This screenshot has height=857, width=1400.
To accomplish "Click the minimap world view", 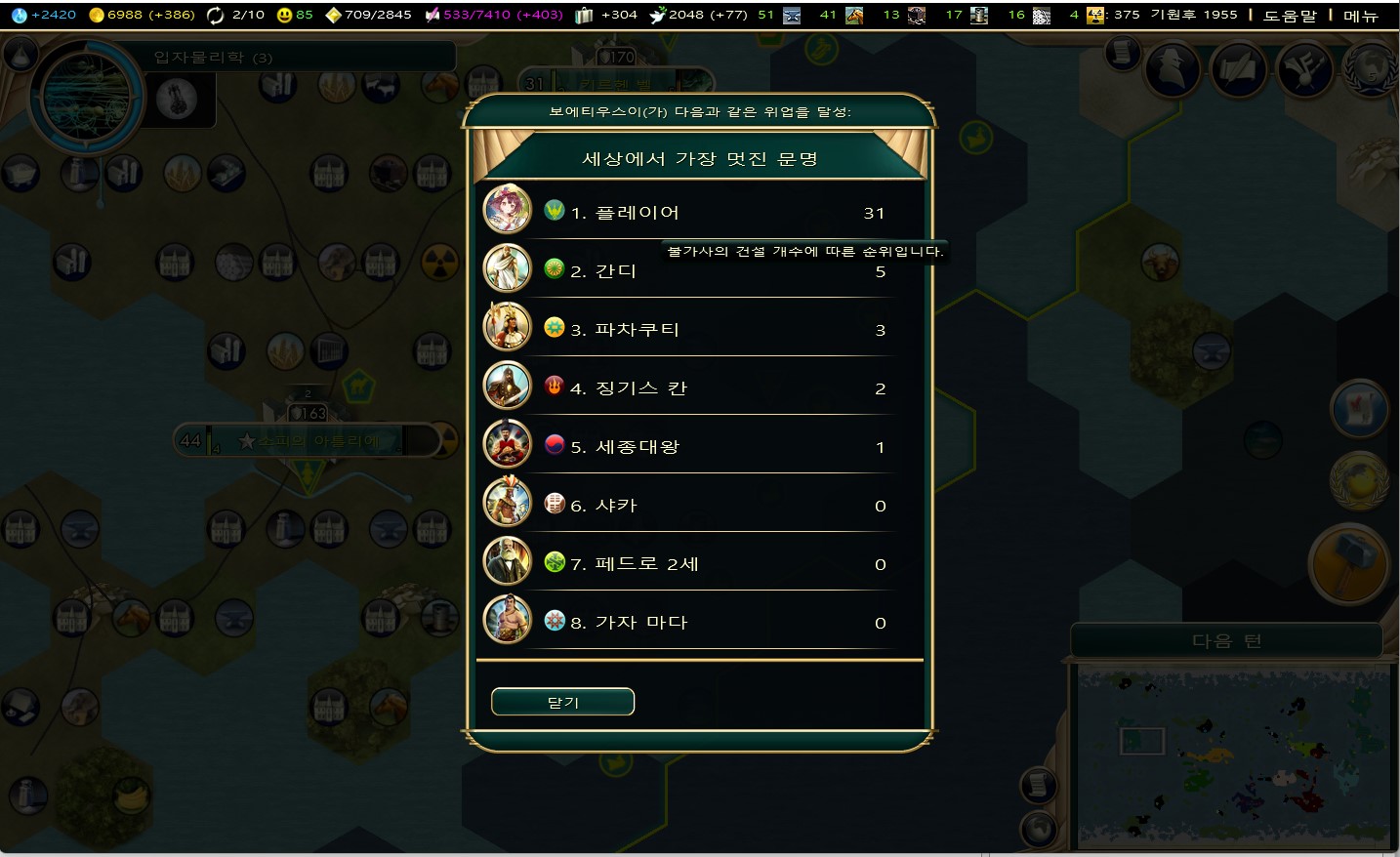I will click(x=1233, y=756).
